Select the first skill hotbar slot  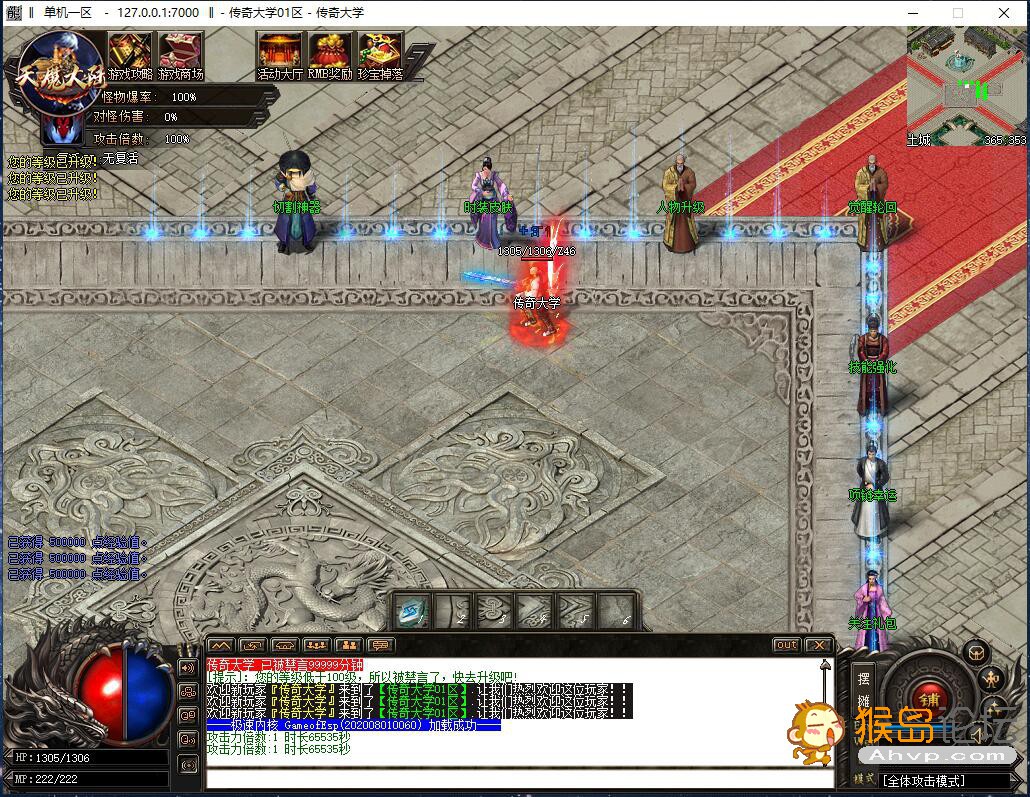tap(413, 609)
